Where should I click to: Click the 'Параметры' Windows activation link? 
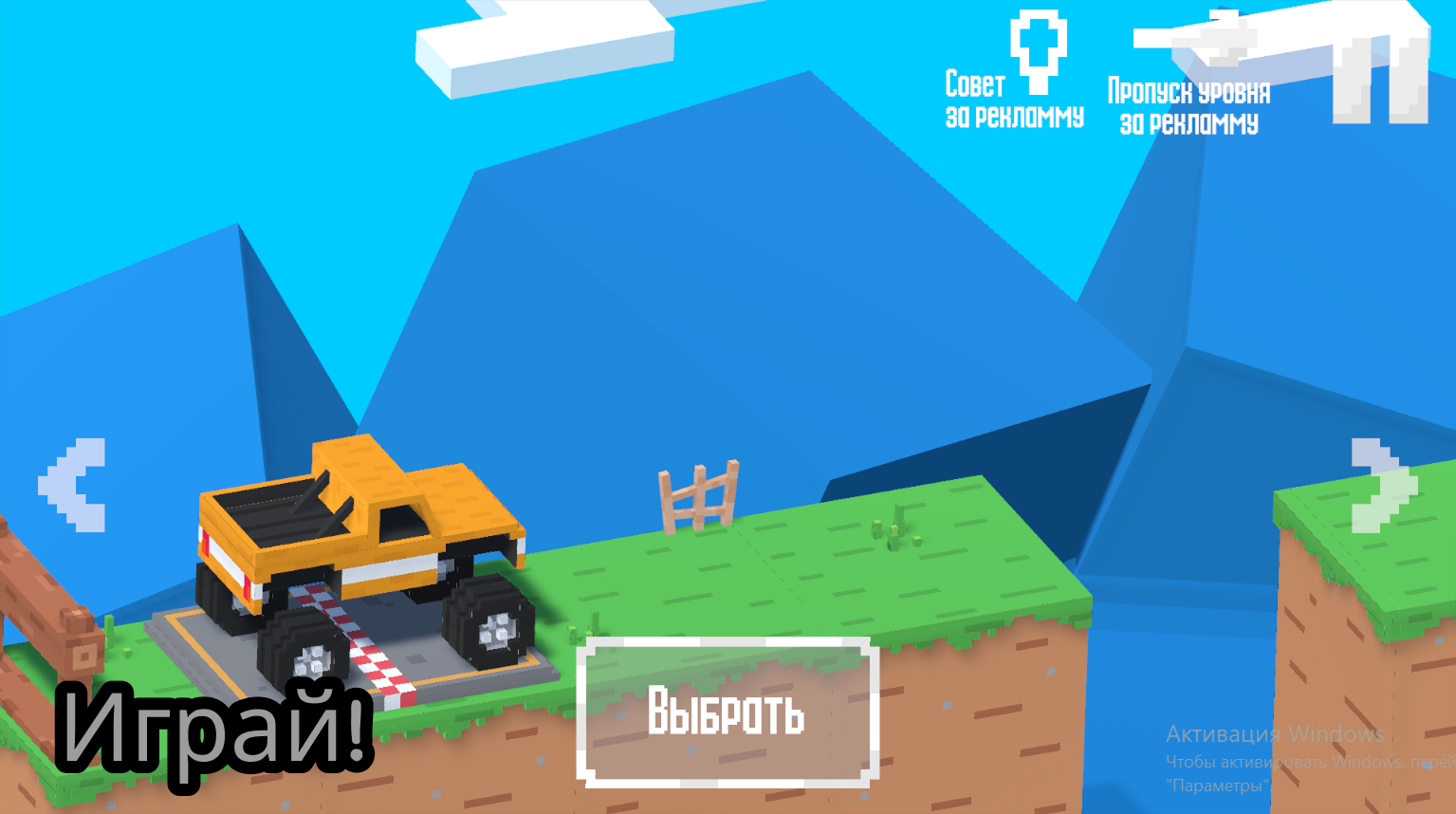(1217, 785)
